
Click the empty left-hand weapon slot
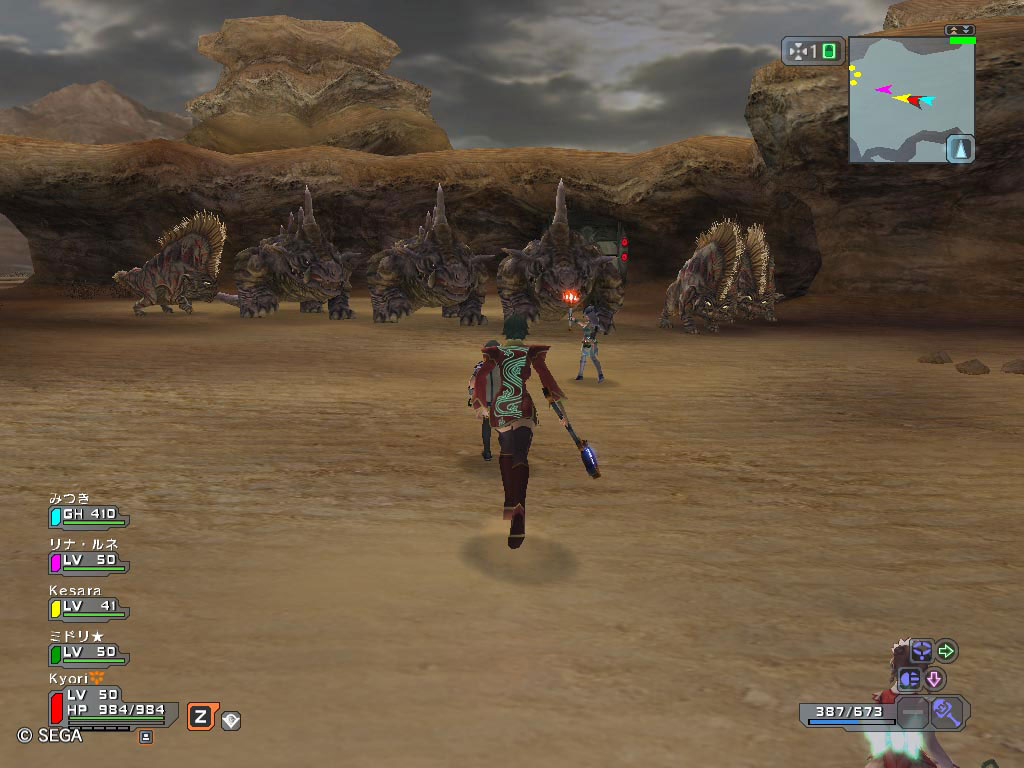[912, 713]
